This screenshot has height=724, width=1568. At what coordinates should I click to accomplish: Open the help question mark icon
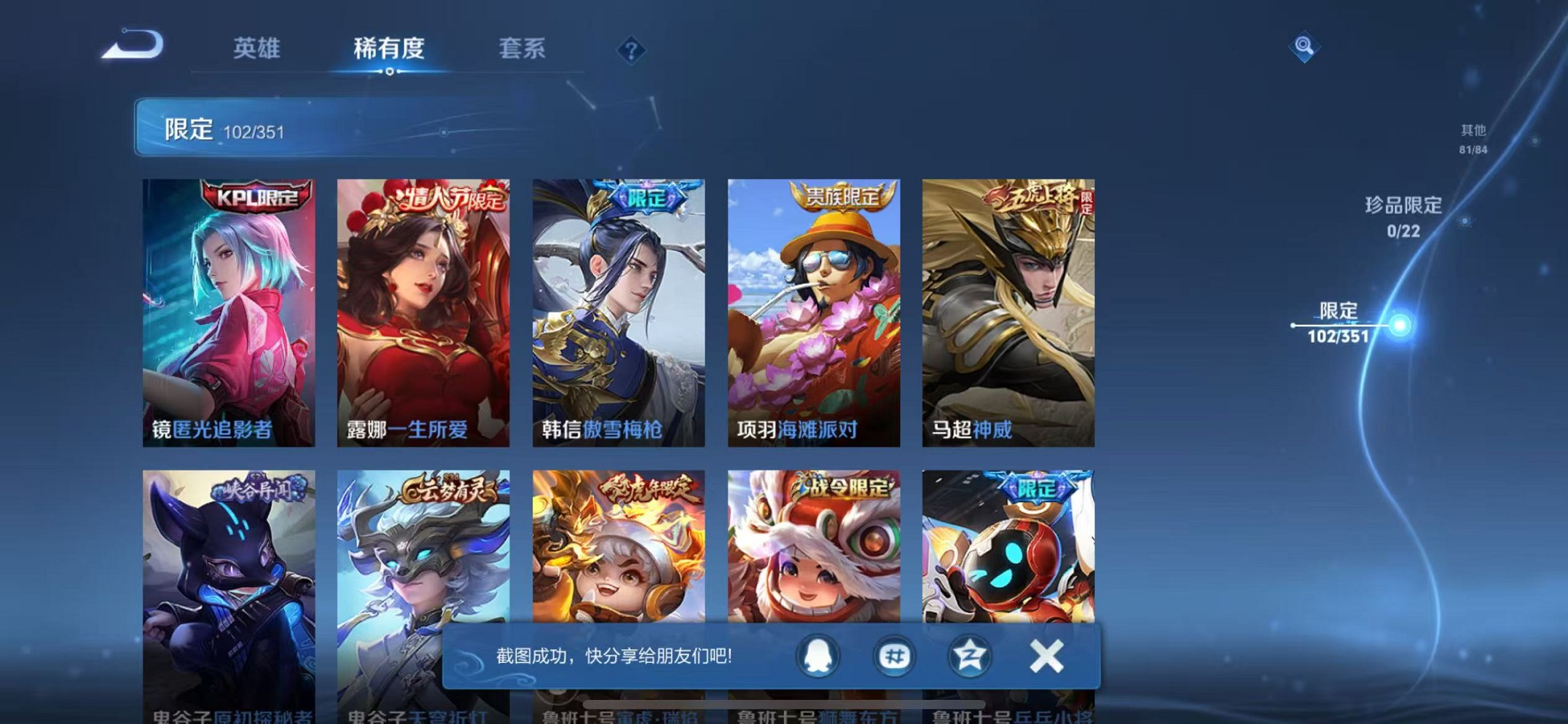(633, 49)
